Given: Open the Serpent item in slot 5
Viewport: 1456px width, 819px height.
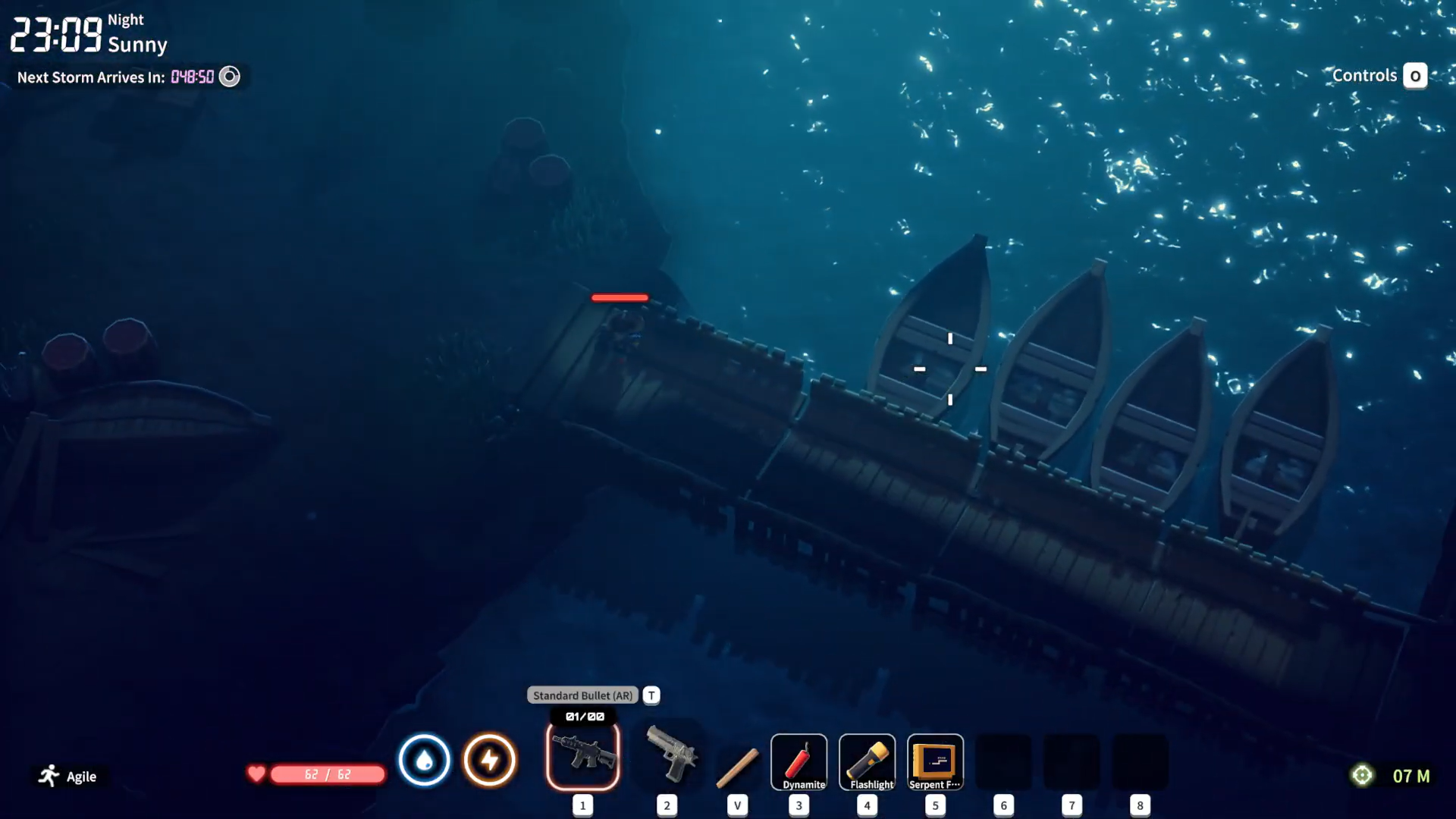Looking at the screenshot, I should [x=935, y=762].
